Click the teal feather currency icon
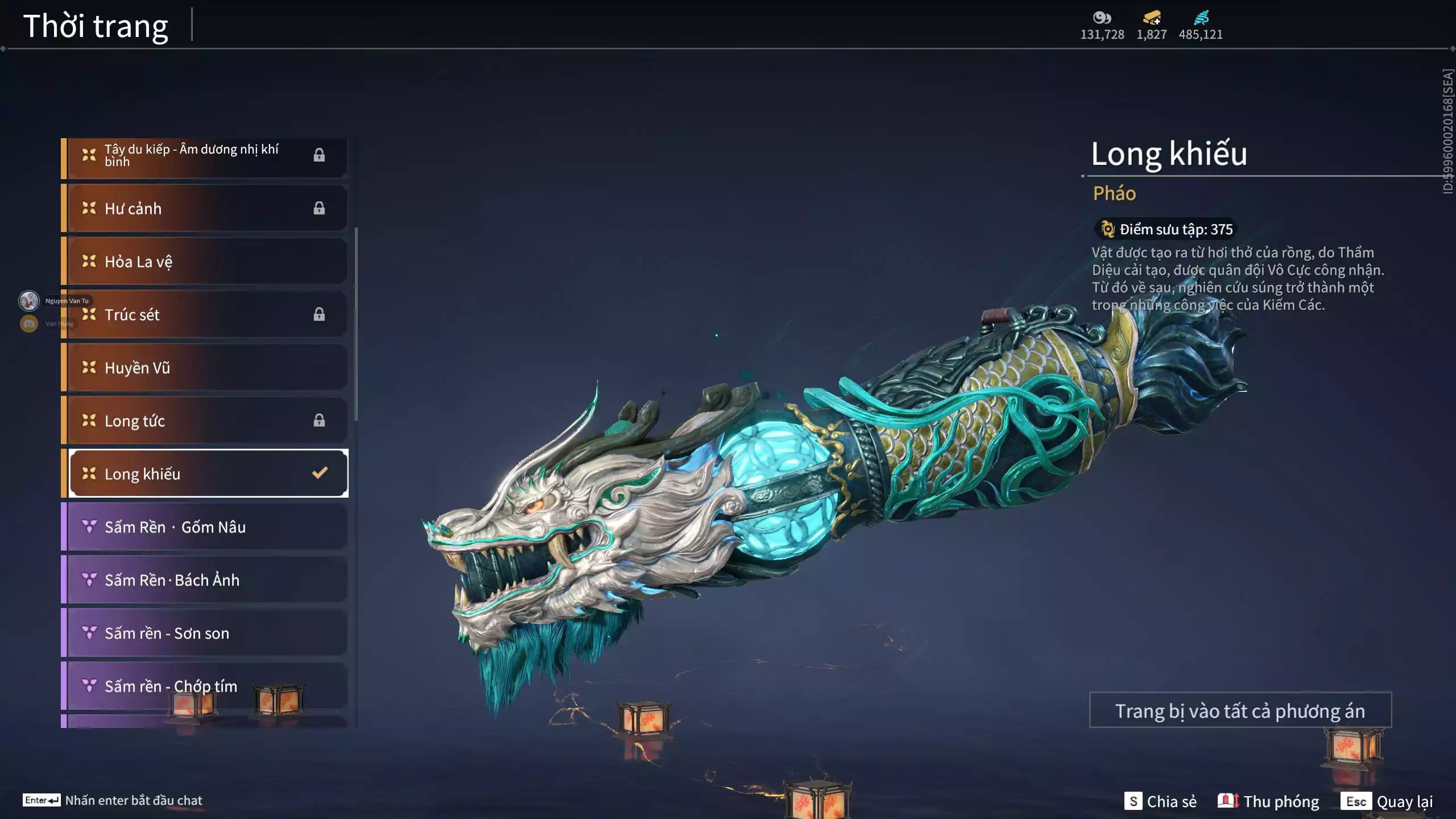Image resolution: width=1456 pixels, height=819 pixels. (x=1201, y=18)
